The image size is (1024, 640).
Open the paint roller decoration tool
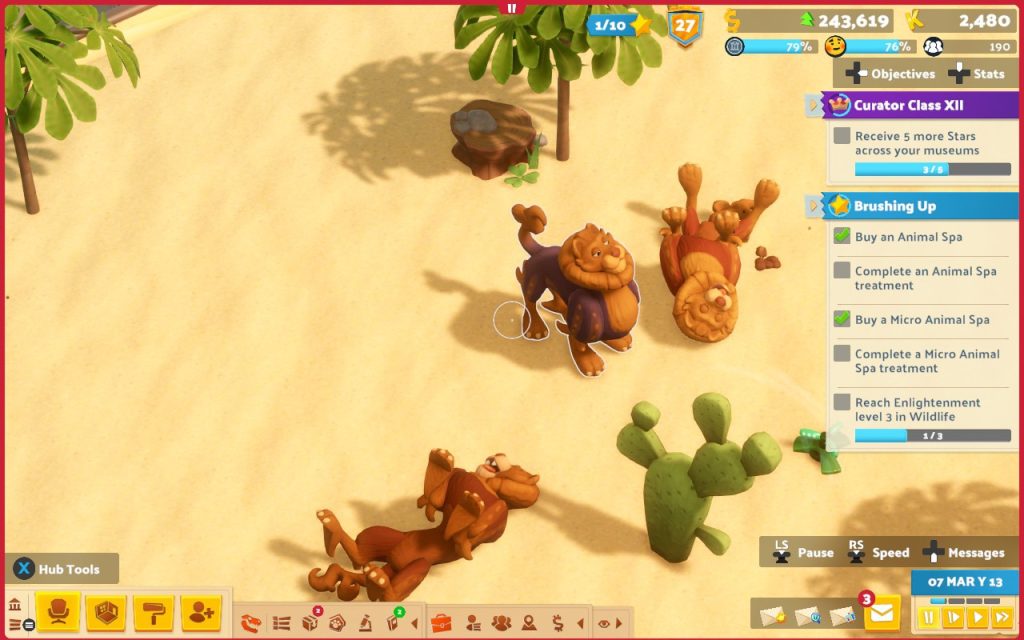pyautogui.click(x=153, y=612)
